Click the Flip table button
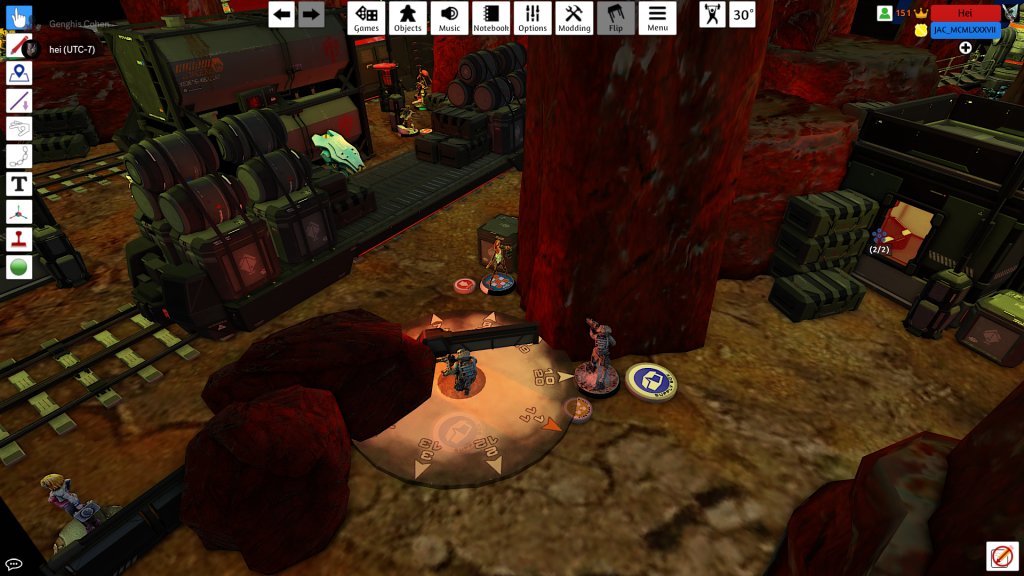The height and width of the screenshot is (576, 1024). coord(616,18)
